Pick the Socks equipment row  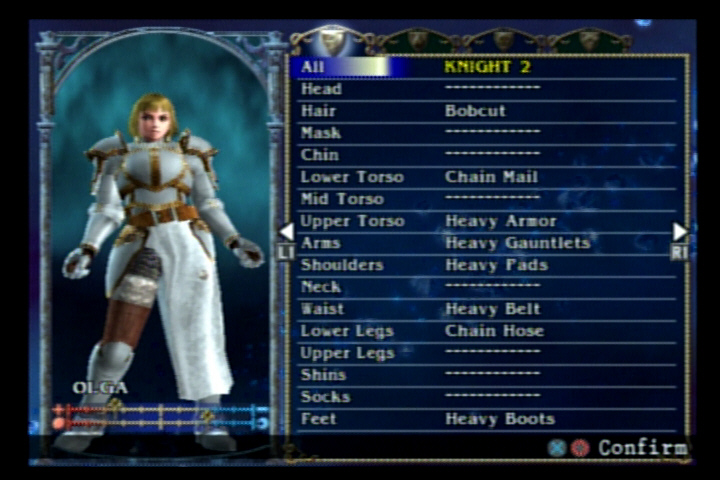[x=488, y=397]
